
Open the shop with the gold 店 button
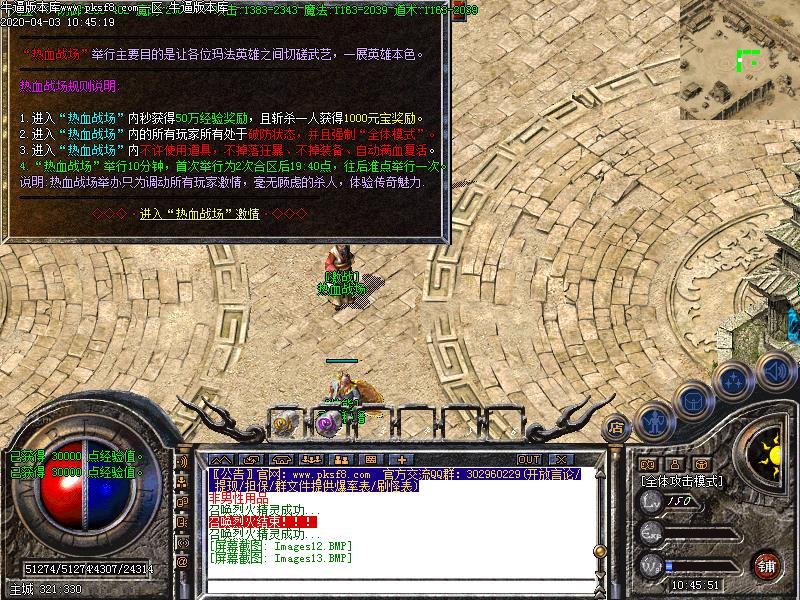[x=616, y=428]
